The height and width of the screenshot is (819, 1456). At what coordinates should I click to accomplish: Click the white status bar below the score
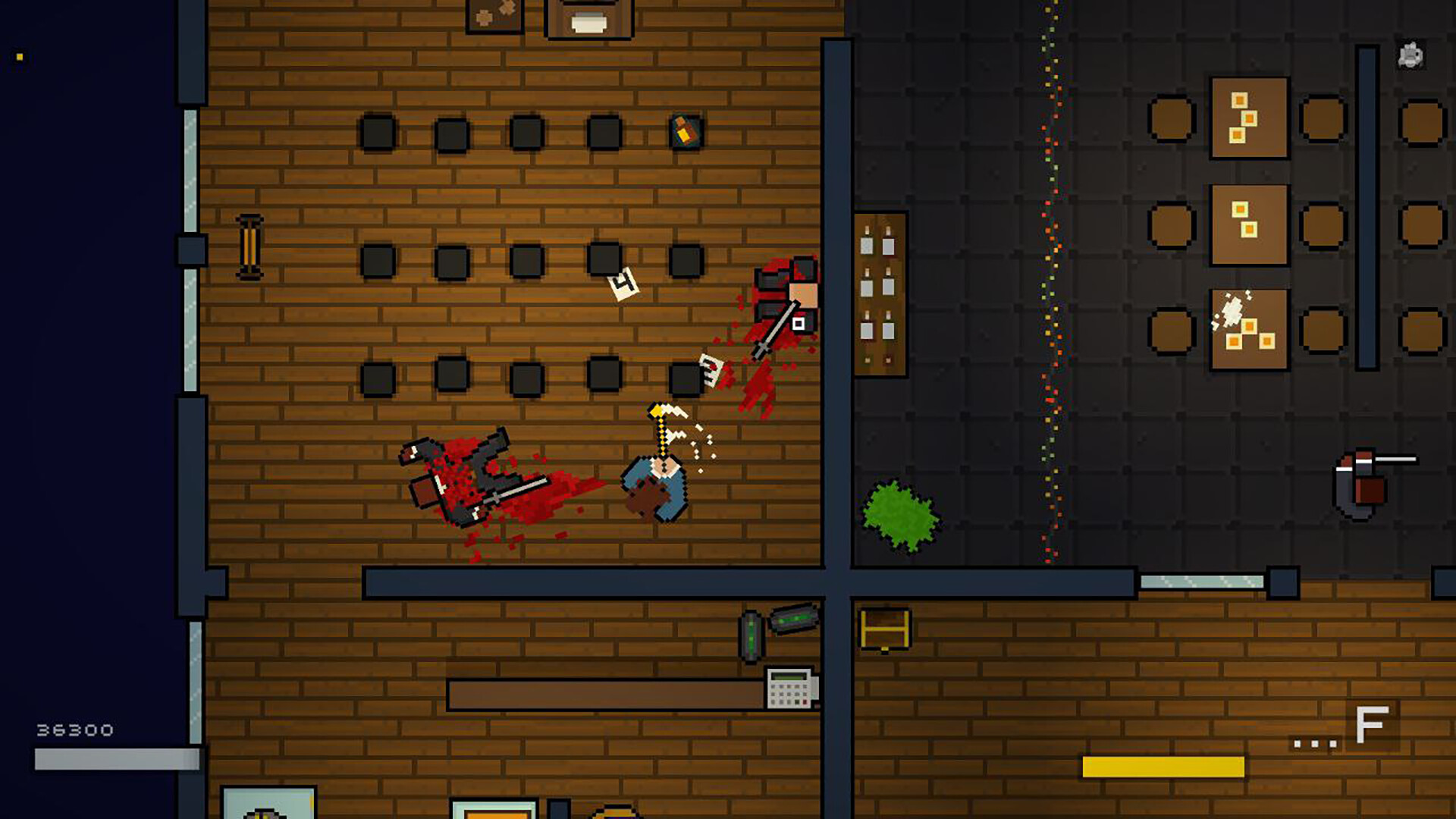[x=110, y=758]
